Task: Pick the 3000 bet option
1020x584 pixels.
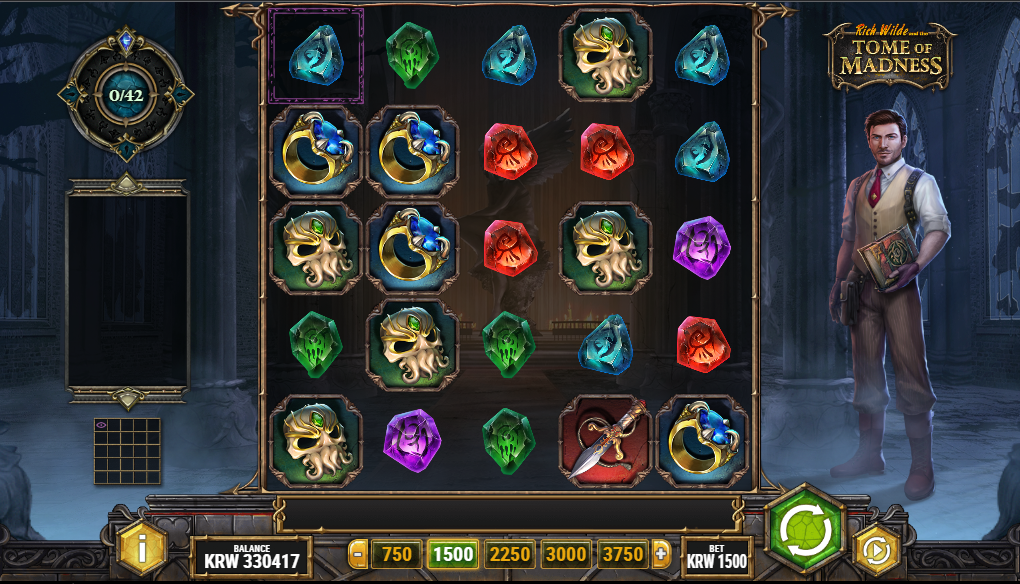Action: tap(566, 554)
